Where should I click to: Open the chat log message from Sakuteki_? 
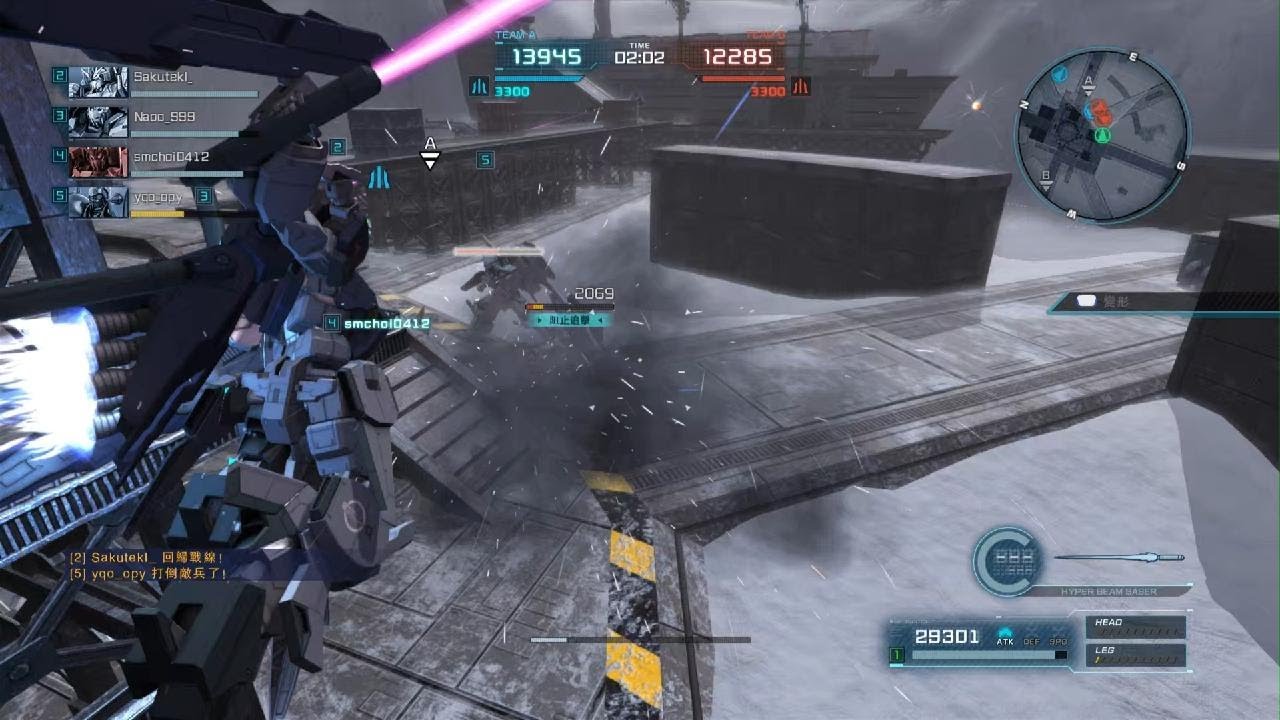146,557
